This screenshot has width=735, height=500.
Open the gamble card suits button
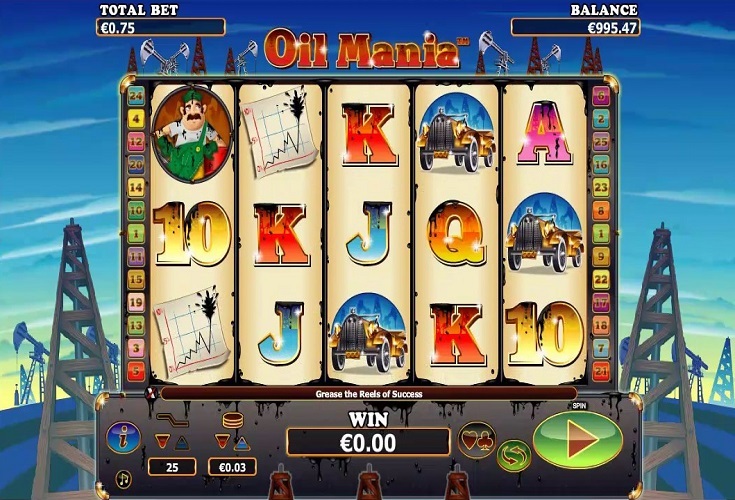(476, 438)
